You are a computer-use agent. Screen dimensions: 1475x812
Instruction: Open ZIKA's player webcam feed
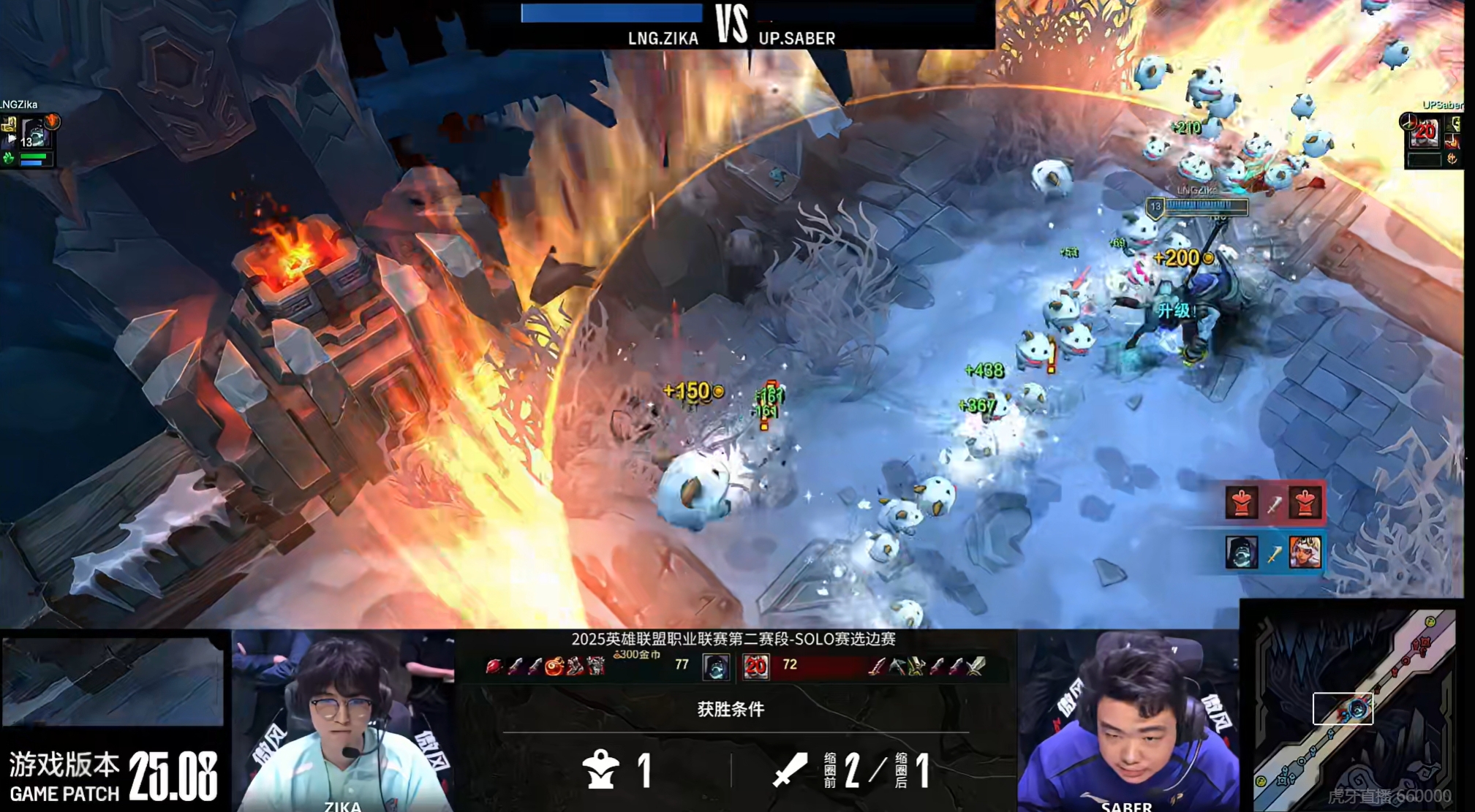(x=342, y=722)
